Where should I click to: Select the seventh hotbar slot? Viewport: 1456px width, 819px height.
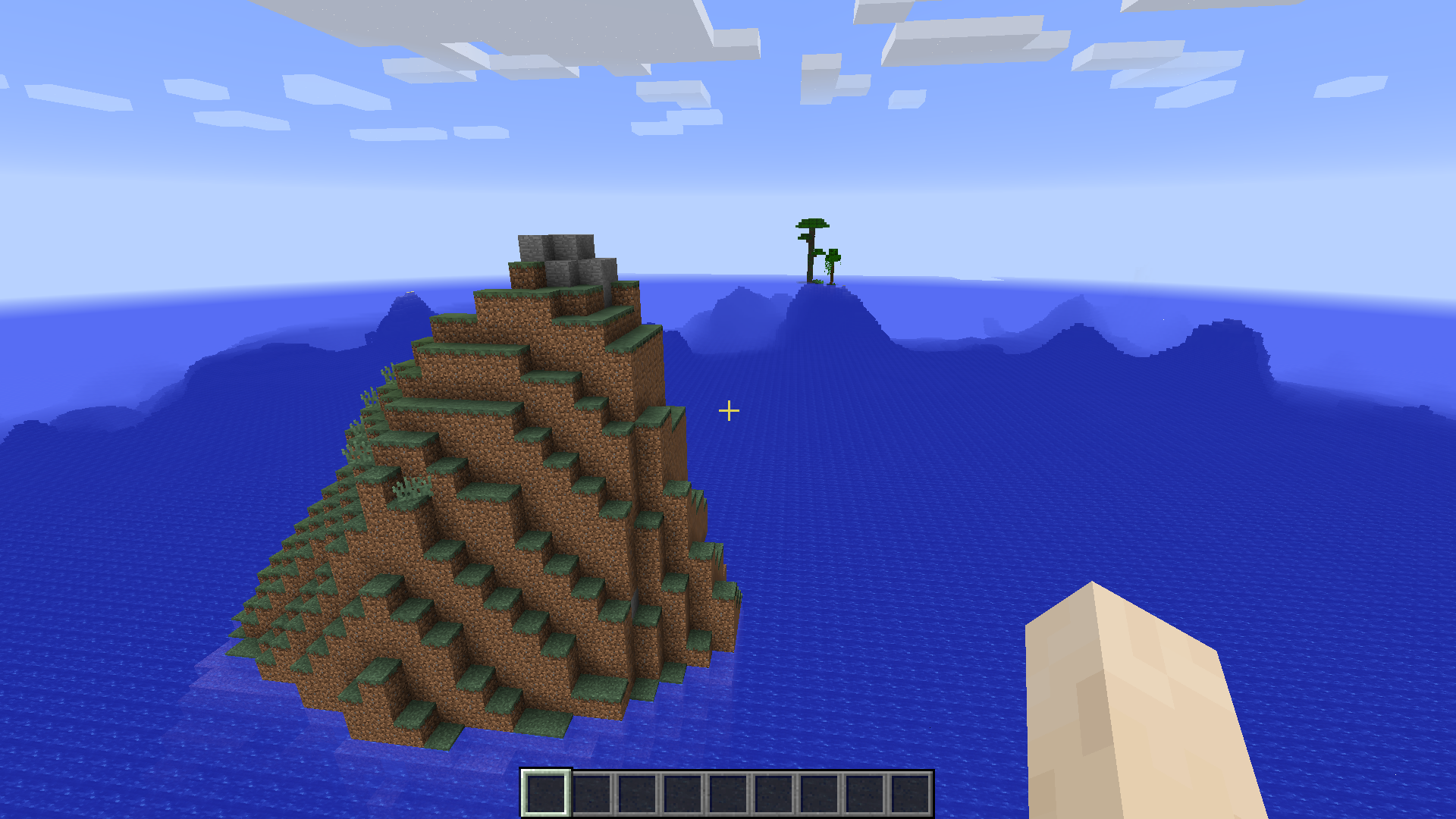pyautogui.click(x=821, y=794)
